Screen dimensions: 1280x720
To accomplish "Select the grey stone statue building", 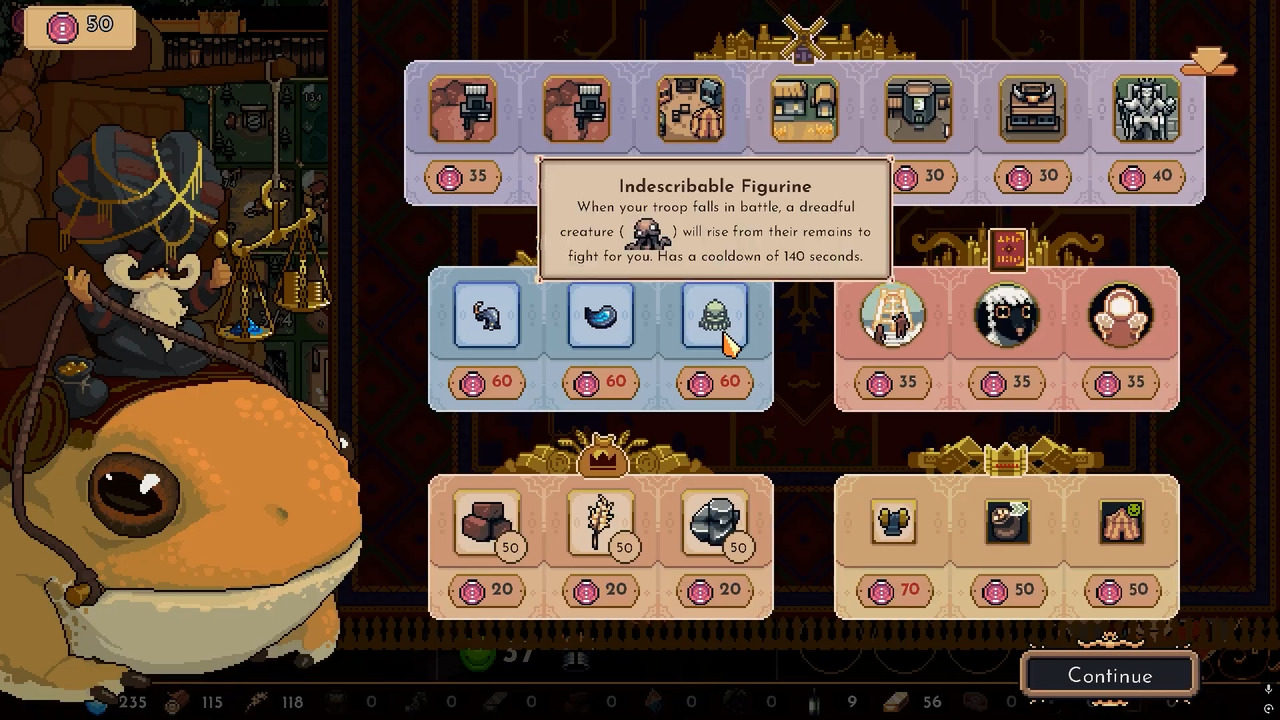I will [1146, 109].
